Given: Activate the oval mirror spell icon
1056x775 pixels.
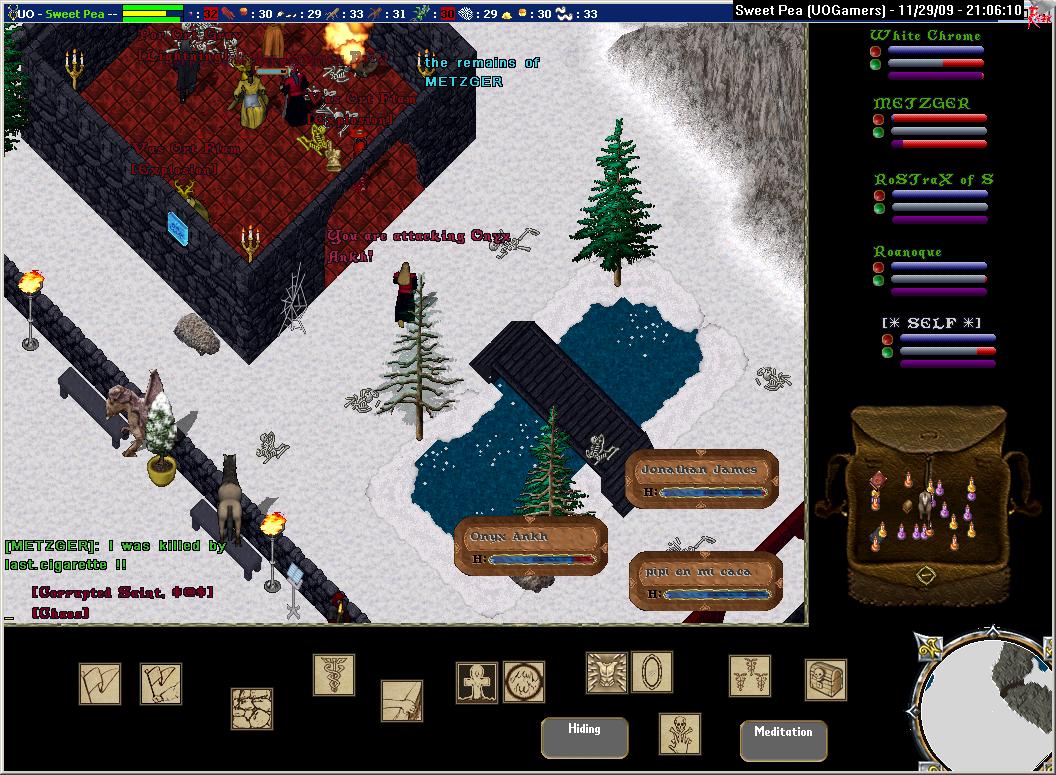Looking at the screenshot, I should tap(652, 672).
